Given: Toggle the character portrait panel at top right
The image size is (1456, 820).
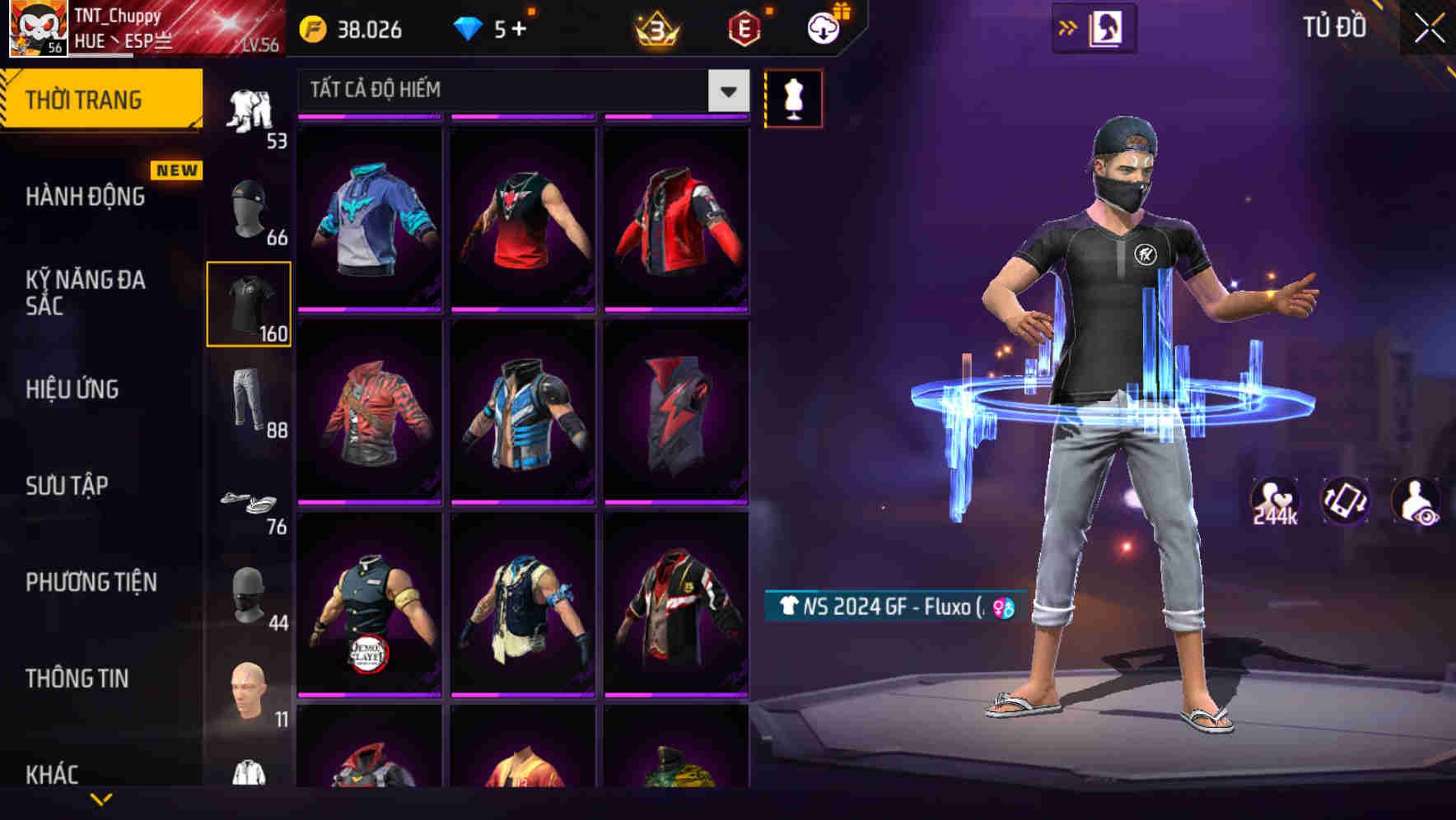Looking at the screenshot, I should pos(1104,27).
